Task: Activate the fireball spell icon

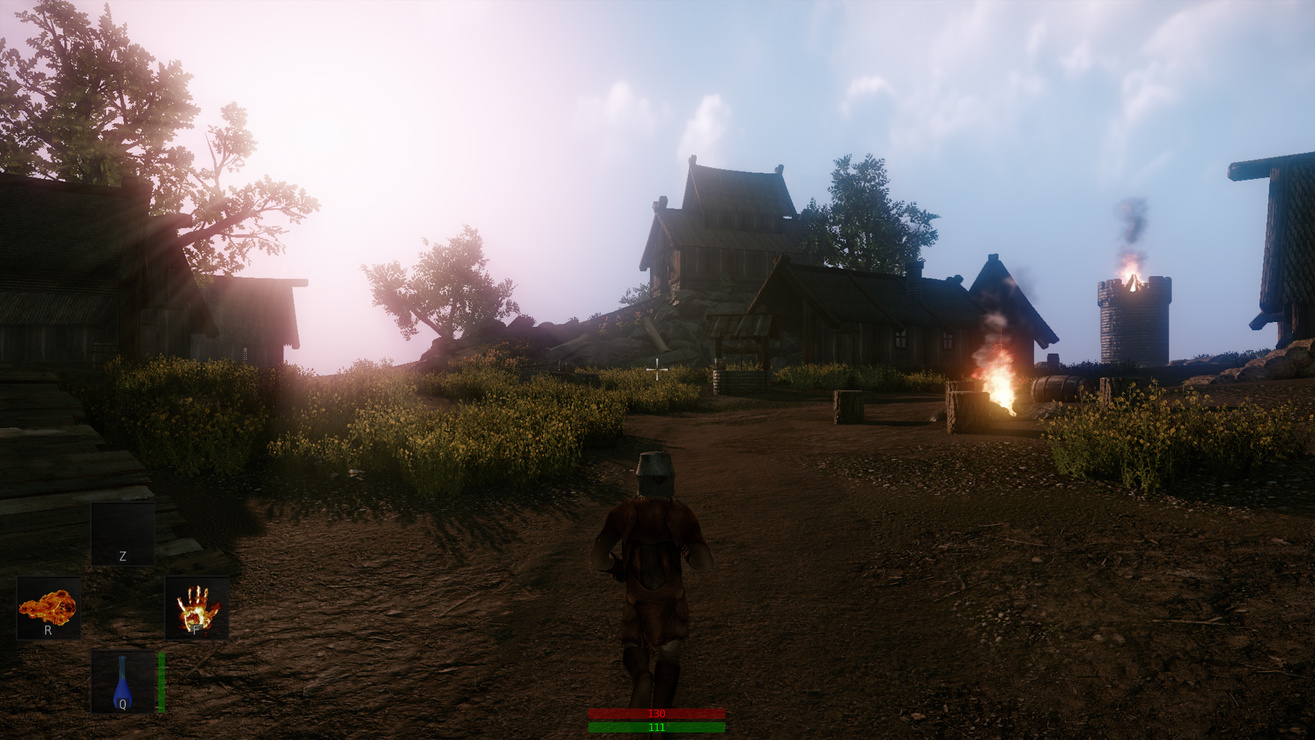Action: 48,608
